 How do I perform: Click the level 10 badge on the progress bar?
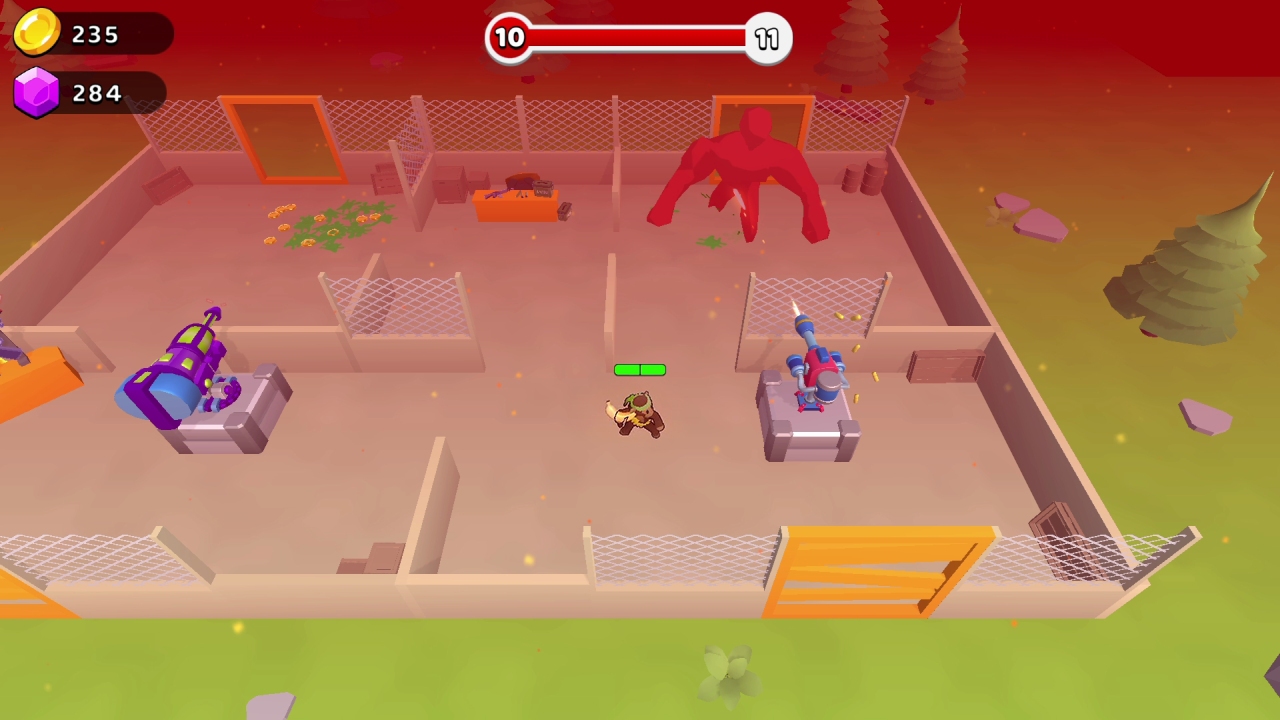[510, 38]
